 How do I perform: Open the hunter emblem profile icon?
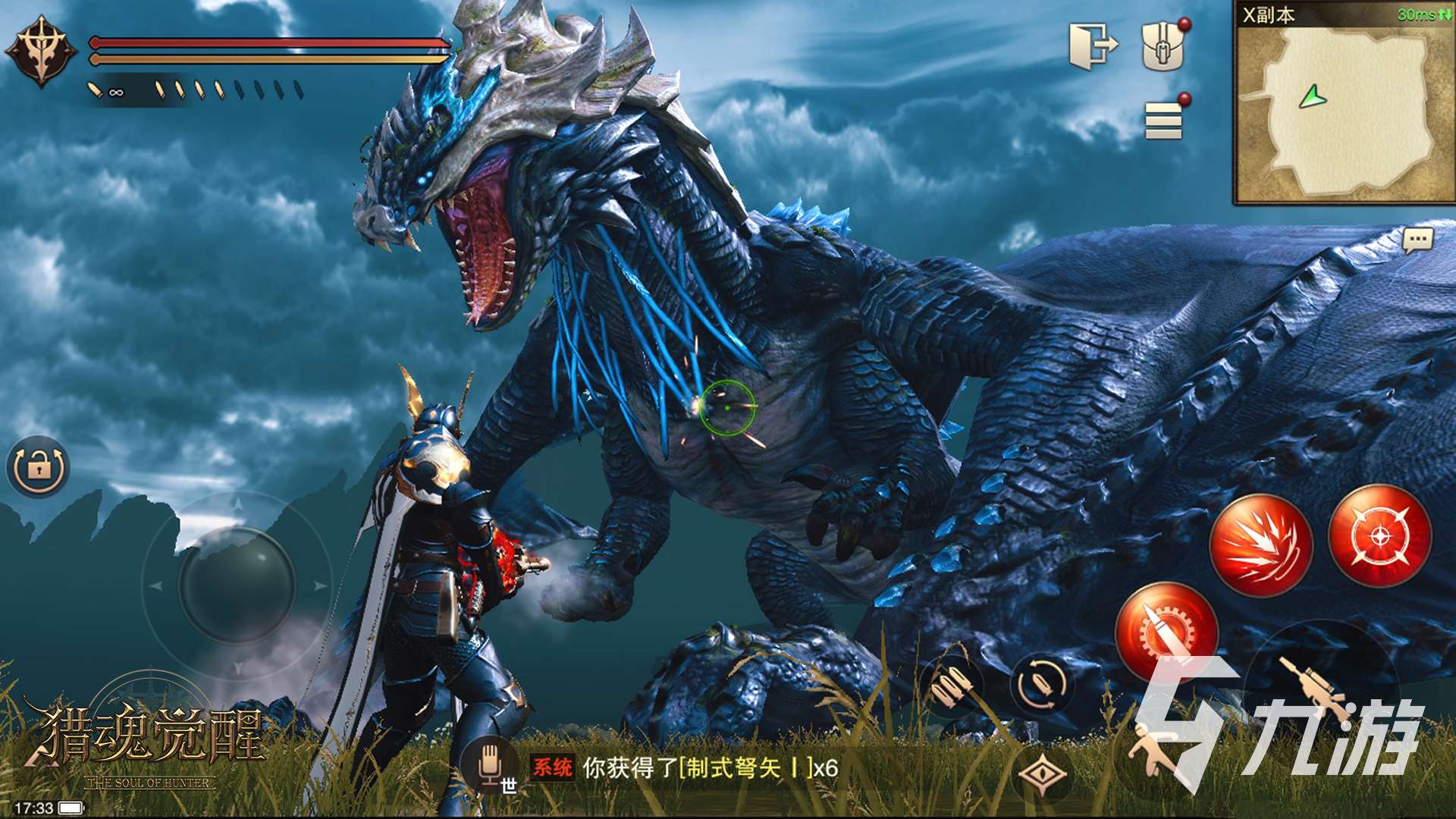[x=41, y=52]
